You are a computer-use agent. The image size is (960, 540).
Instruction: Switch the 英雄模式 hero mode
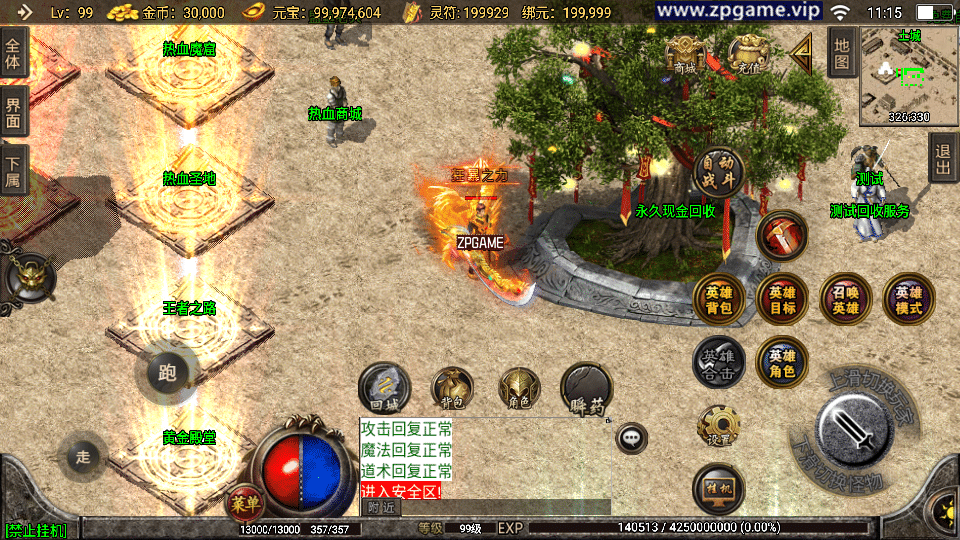pos(908,299)
